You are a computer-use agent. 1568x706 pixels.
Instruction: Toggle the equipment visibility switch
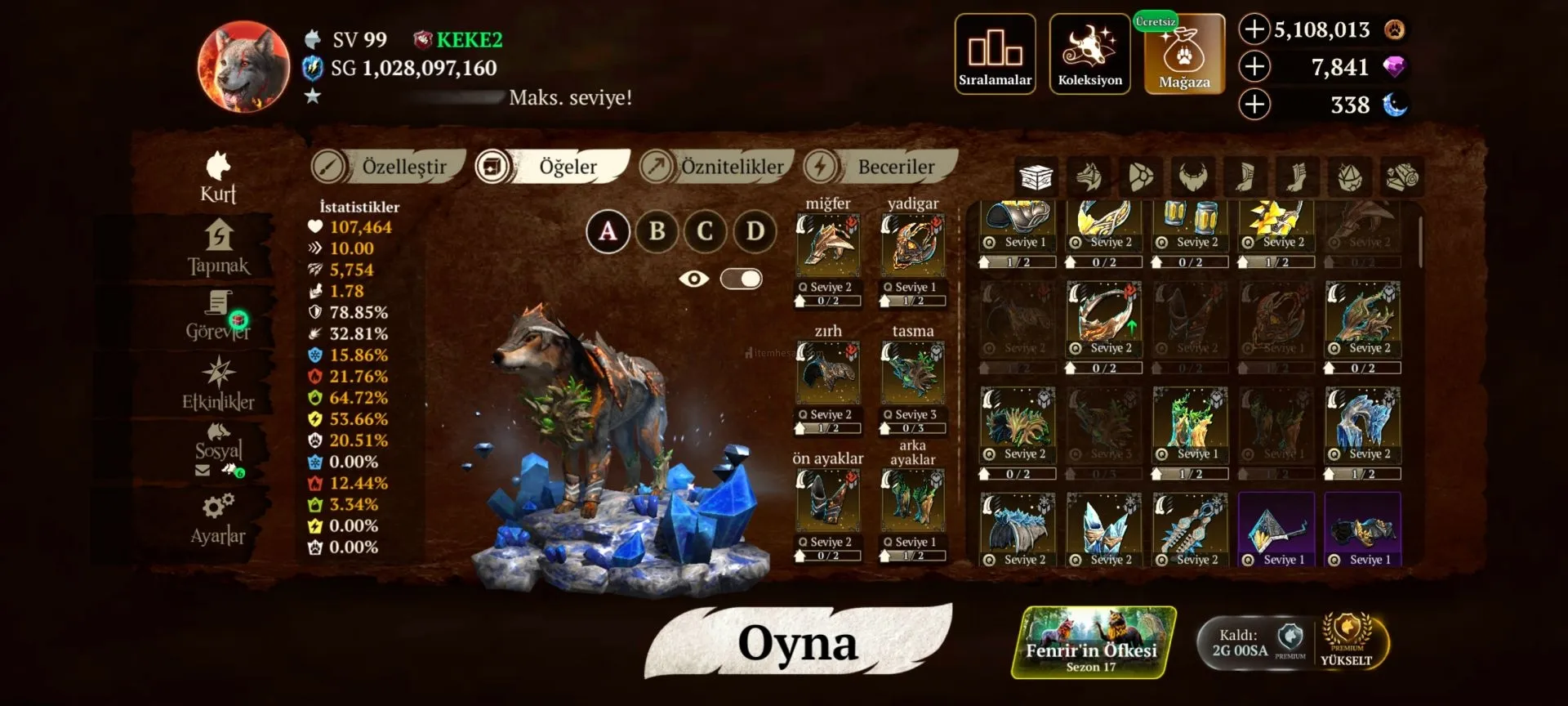point(741,279)
